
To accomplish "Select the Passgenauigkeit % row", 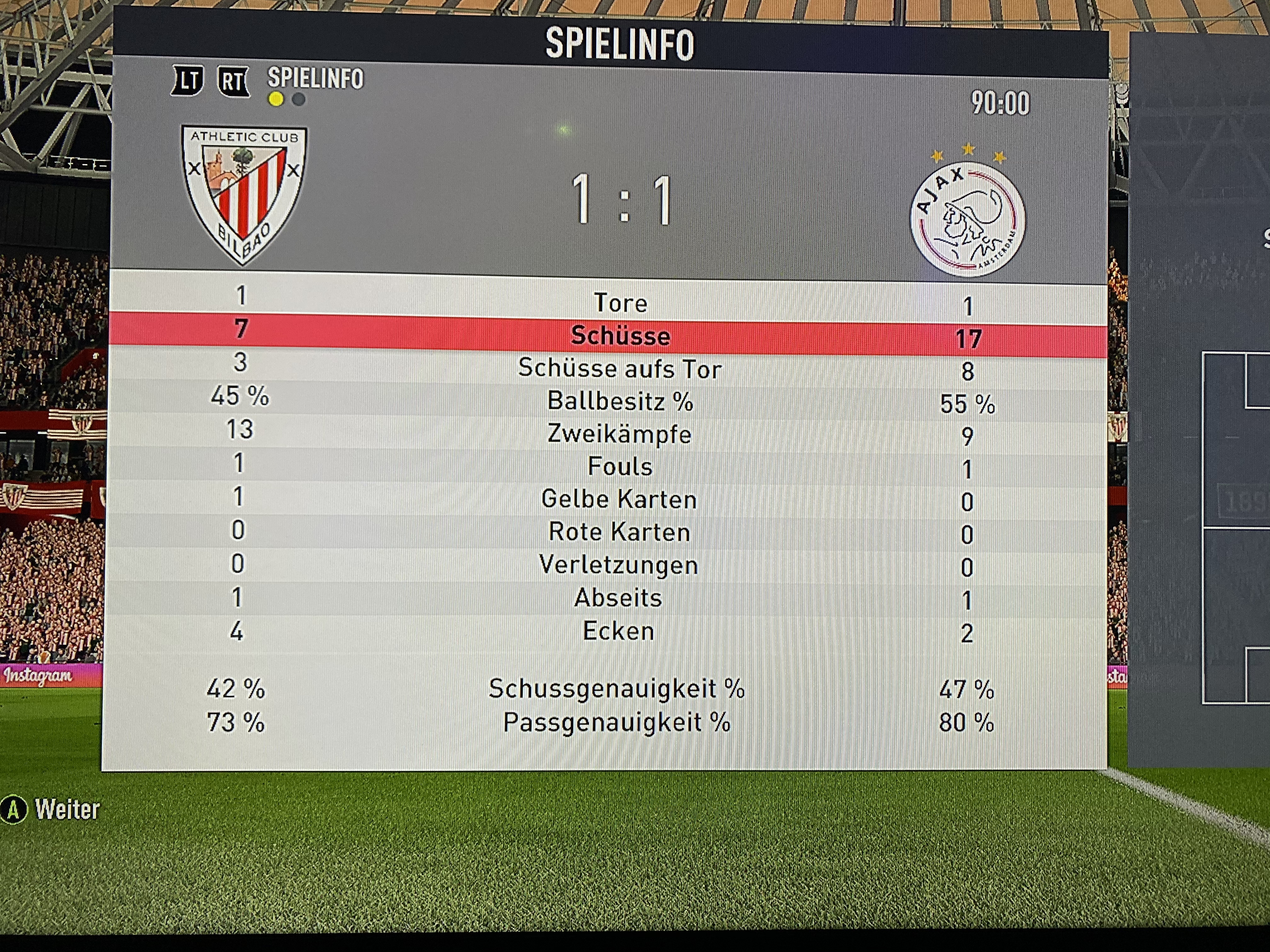I will click(617, 722).
